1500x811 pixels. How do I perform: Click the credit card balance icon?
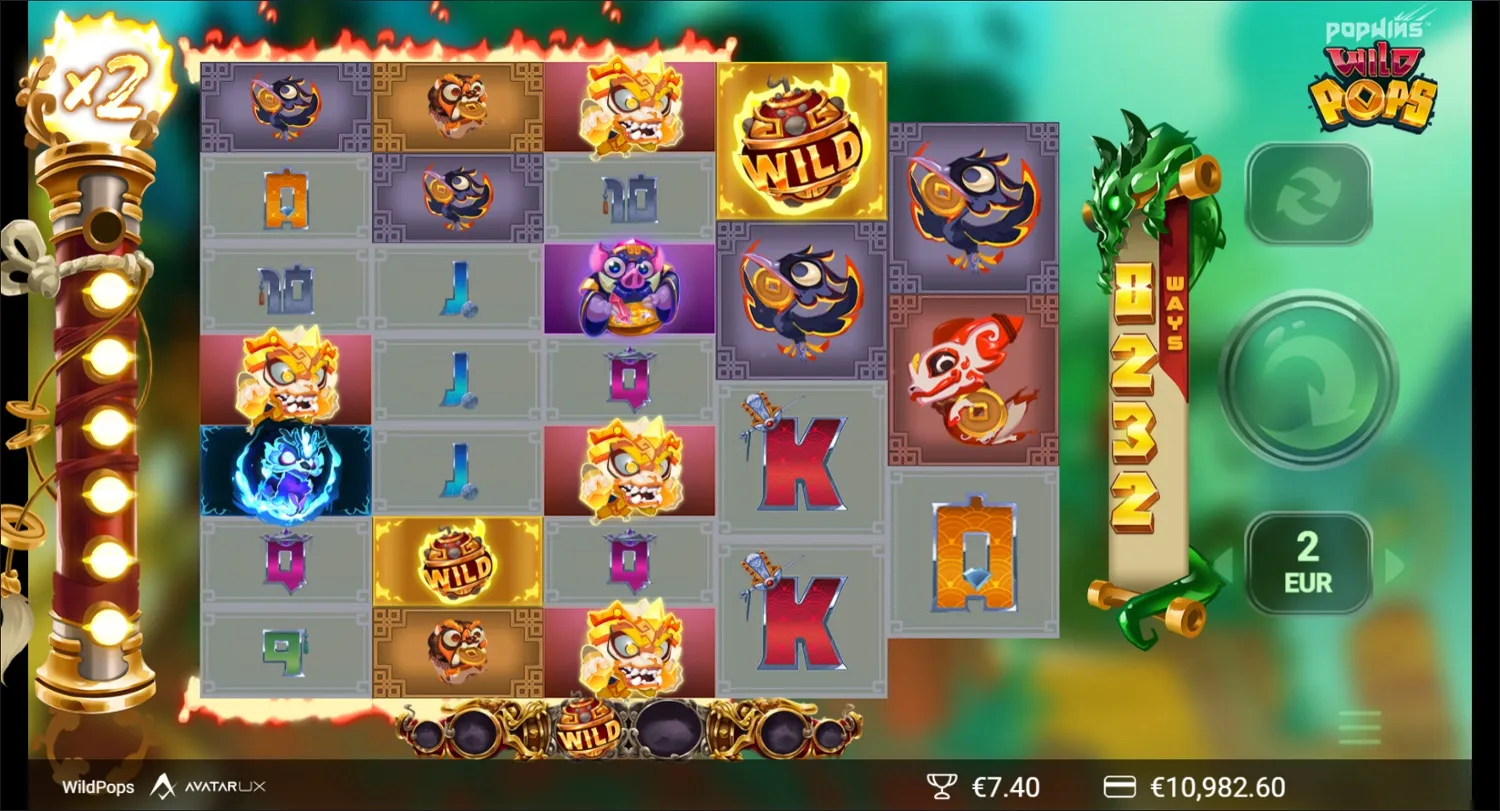pyautogui.click(x=1121, y=786)
